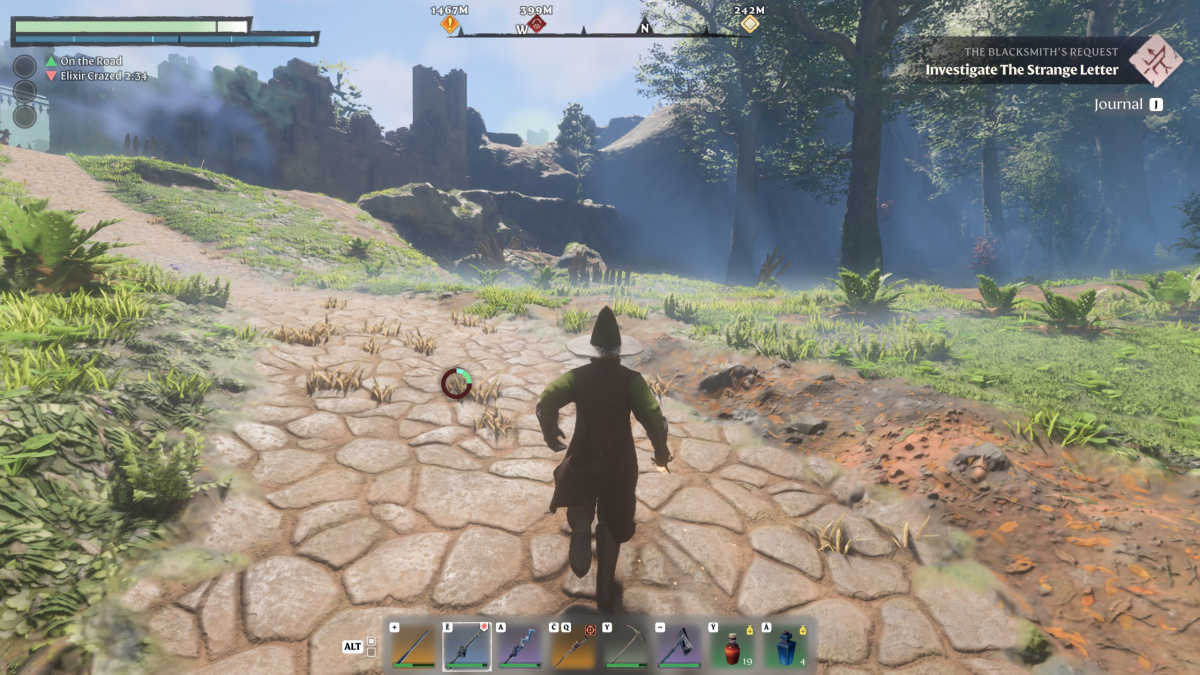Image resolution: width=1200 pixels, height=675 pixels.
Task: Inspect the On the Road buff
Action: tap(88, 61)
